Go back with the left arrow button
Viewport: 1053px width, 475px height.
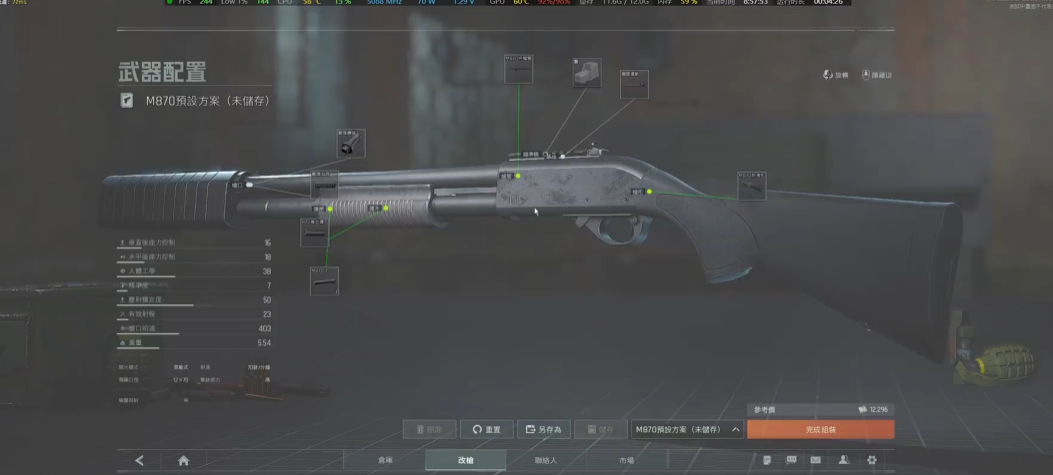pyautogui.click(x=139, y=460)
